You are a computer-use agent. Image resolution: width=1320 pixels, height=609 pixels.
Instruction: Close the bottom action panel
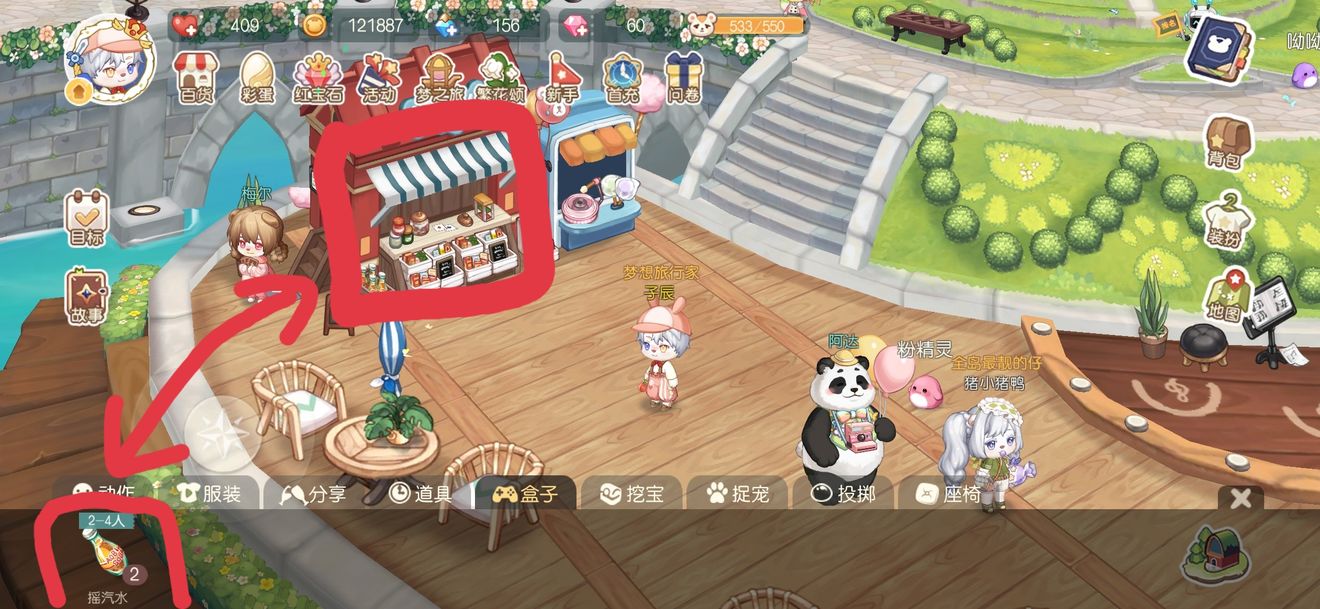coord(1241,498)
